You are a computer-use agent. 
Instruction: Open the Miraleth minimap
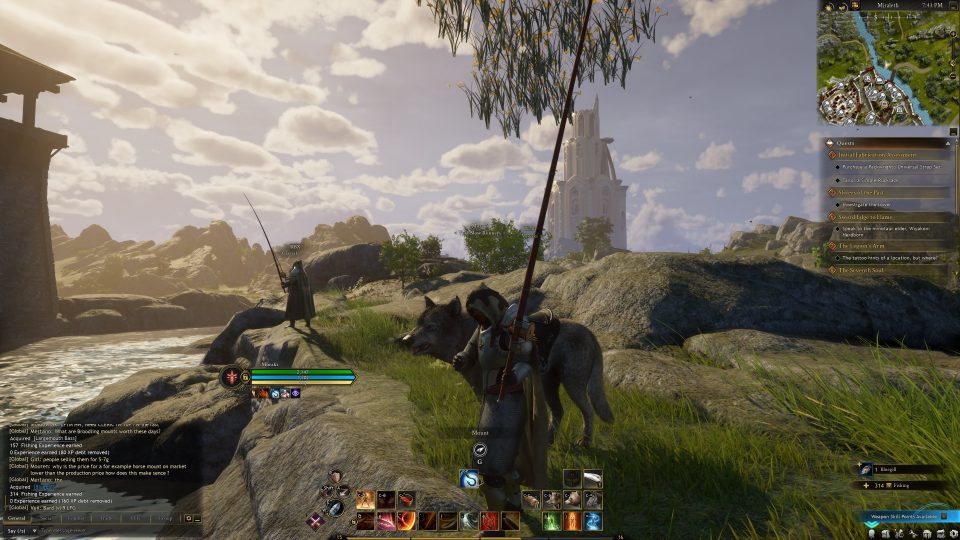884,68
